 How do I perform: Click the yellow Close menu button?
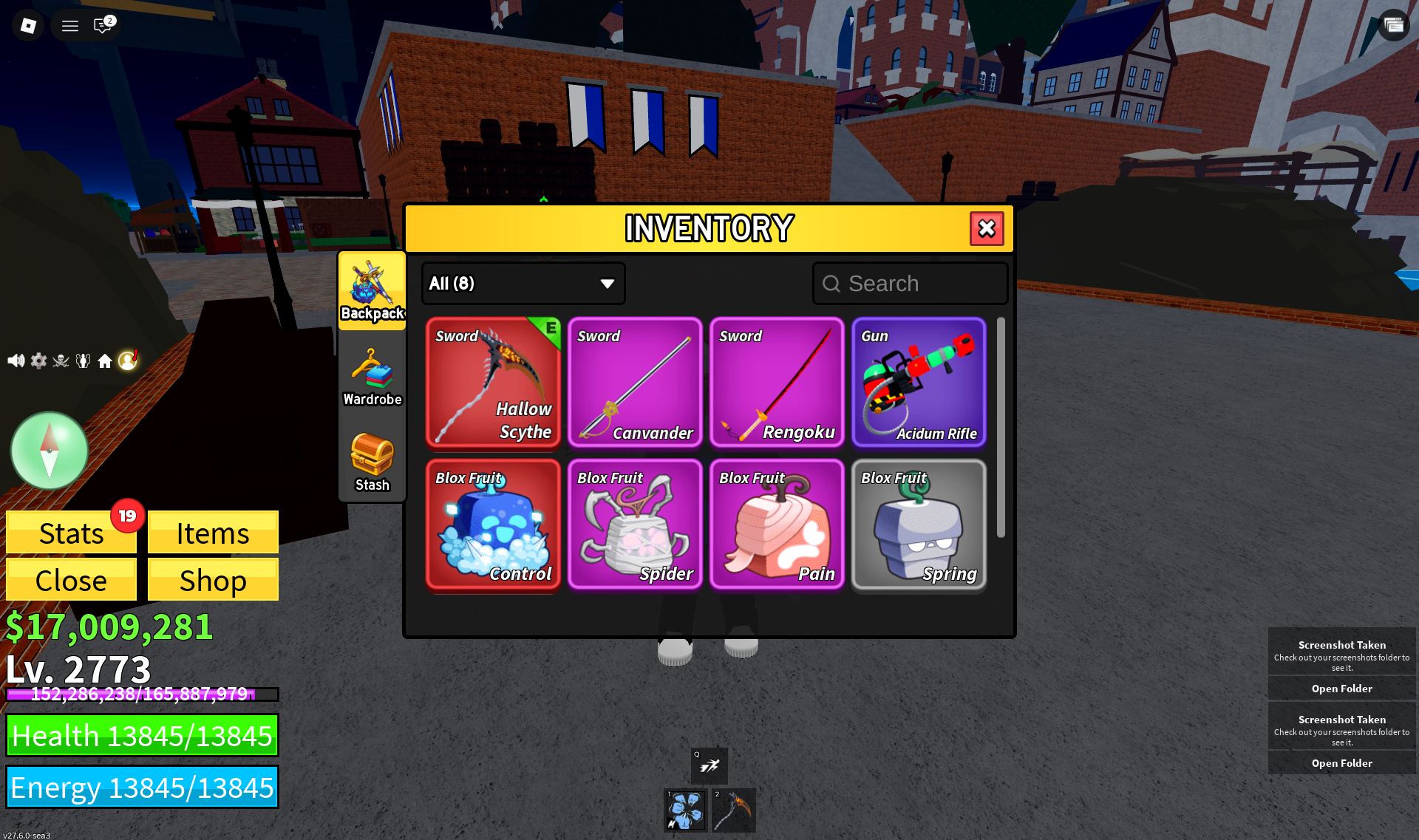pos(71,580)
